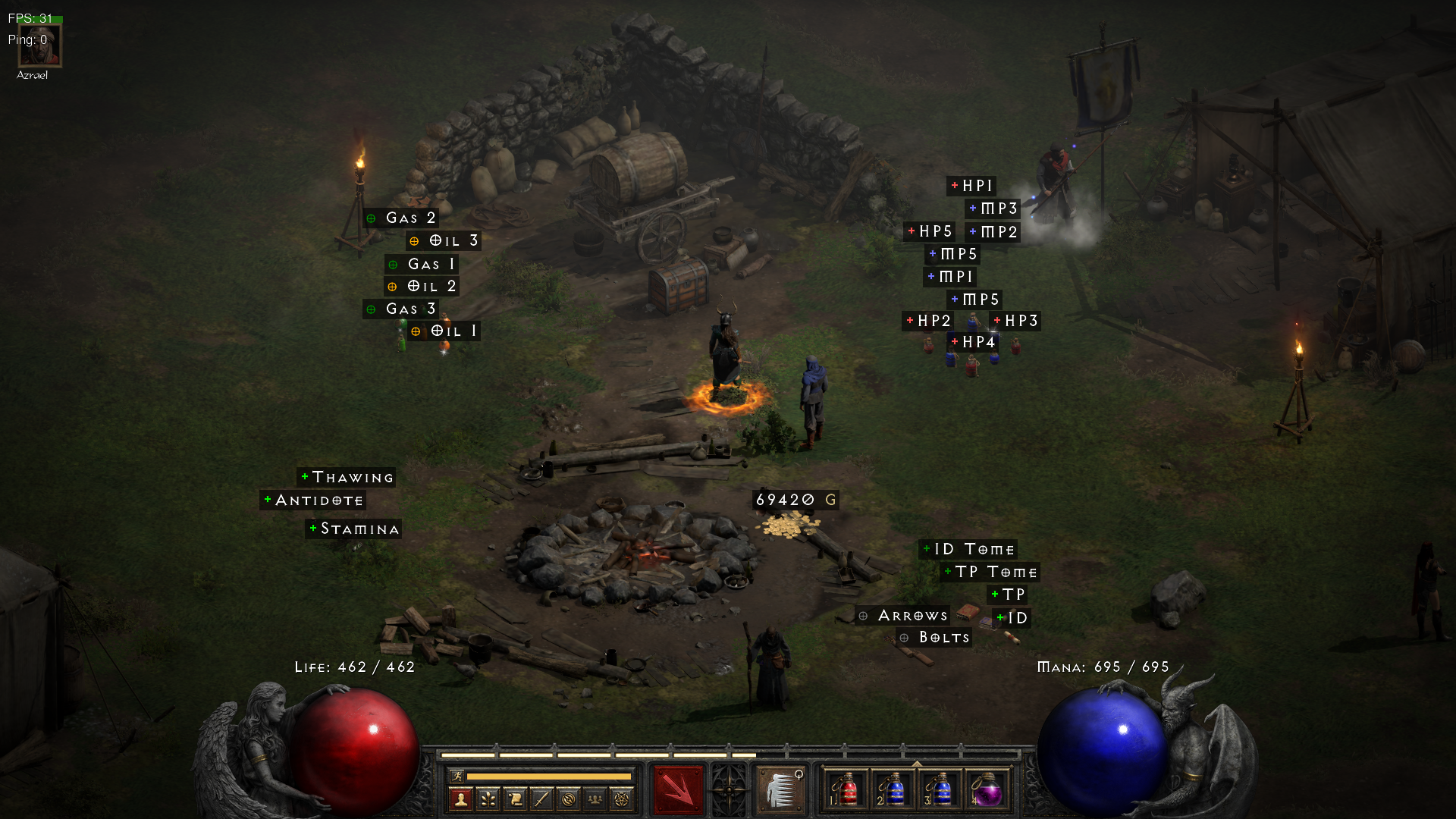Use the purple rejuvenation potion in slot 4
This screenshot has width=1456, height=819.
pos(987,790)
